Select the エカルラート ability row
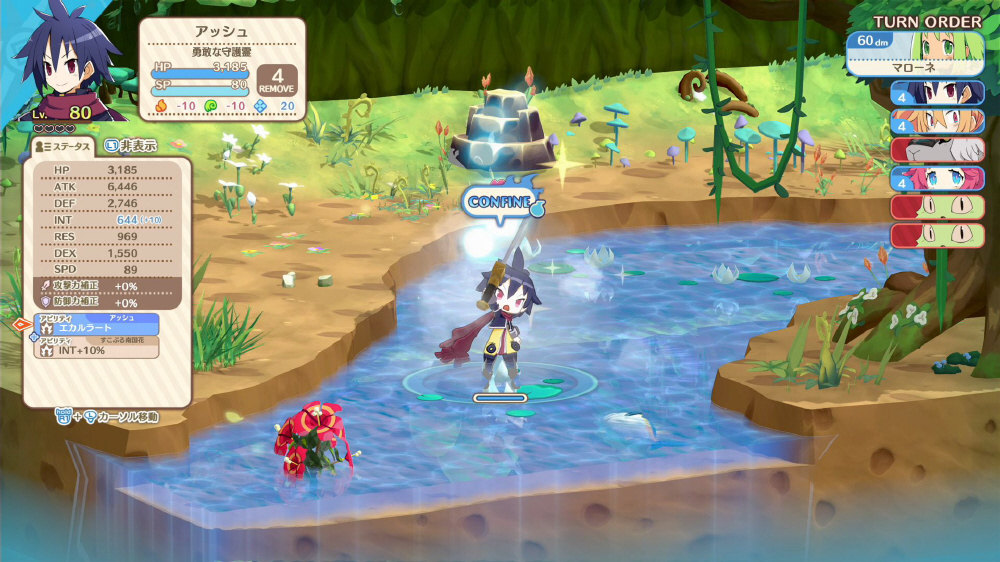This screenshot has height=562, width=1000. pyautogui.click(x=98, y=325)
